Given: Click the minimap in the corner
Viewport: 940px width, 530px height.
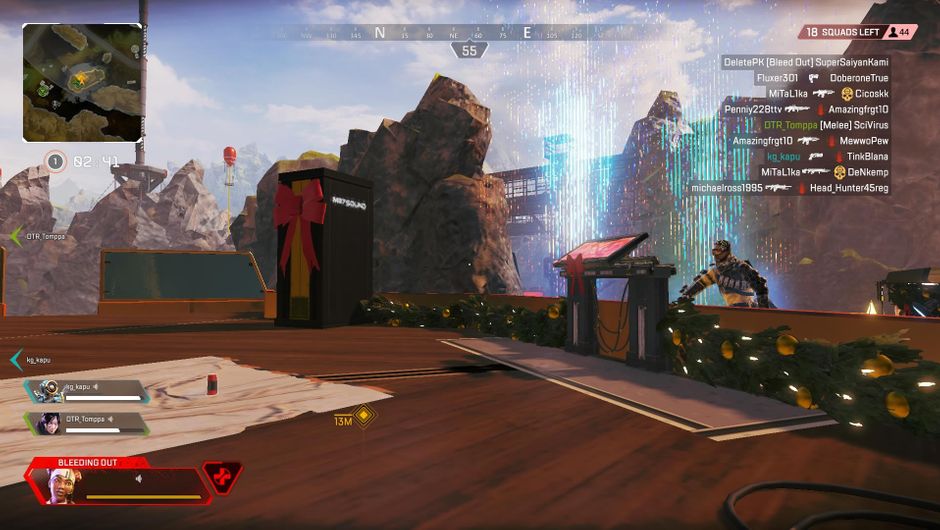Looking at the screenshot, I should [82, 83].
